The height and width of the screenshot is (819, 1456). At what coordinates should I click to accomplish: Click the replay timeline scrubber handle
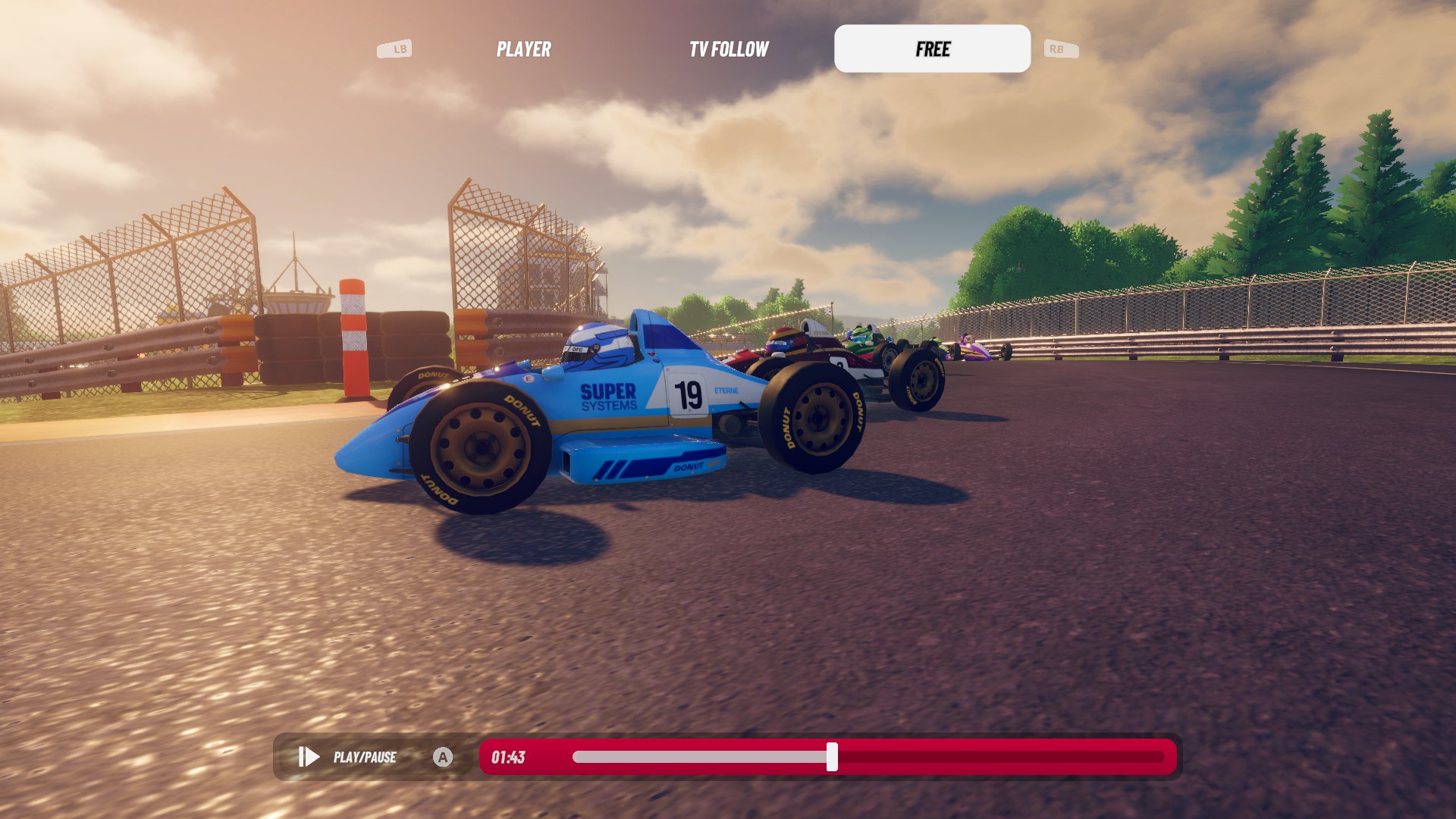click(x=832, y=757)
